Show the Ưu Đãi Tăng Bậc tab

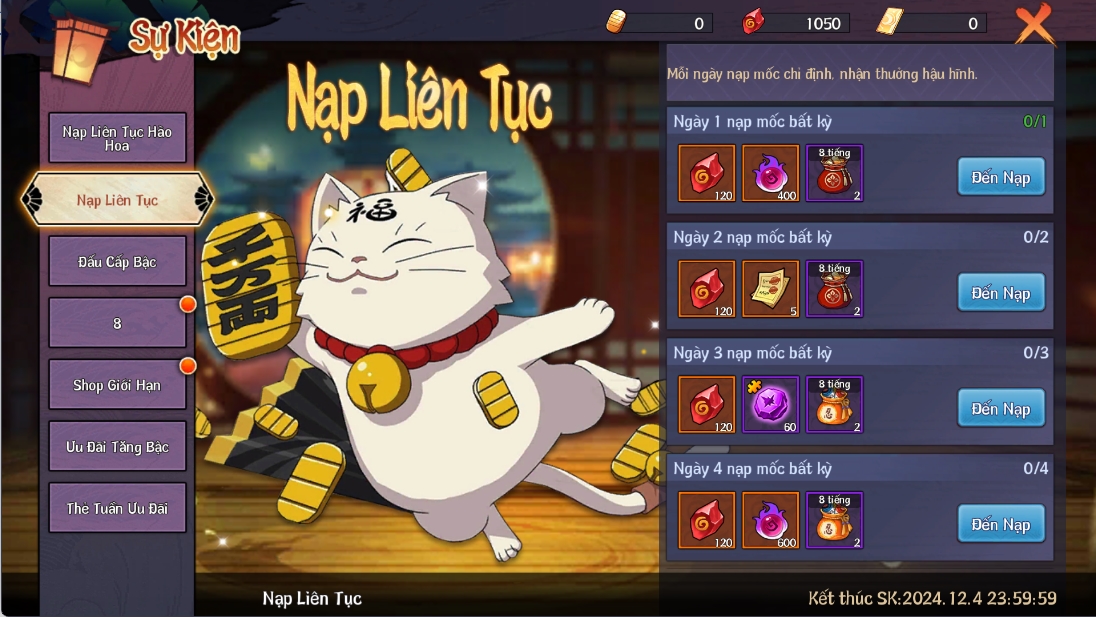[x=117, y=447]
